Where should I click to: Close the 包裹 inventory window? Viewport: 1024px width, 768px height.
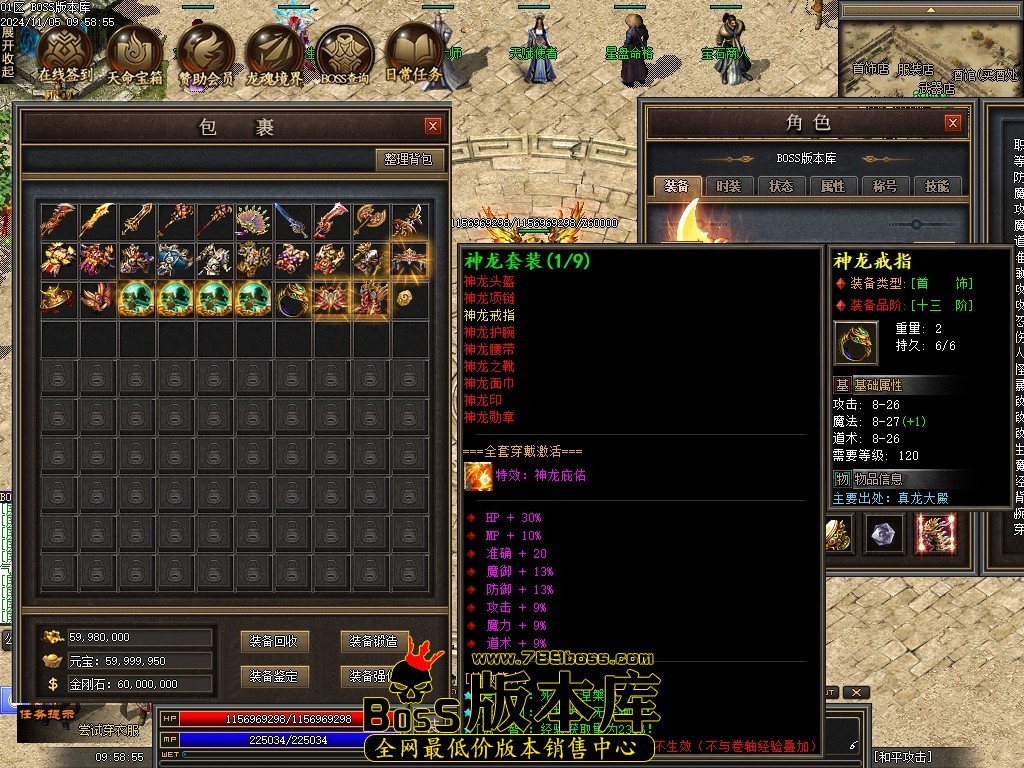(433, 126)
